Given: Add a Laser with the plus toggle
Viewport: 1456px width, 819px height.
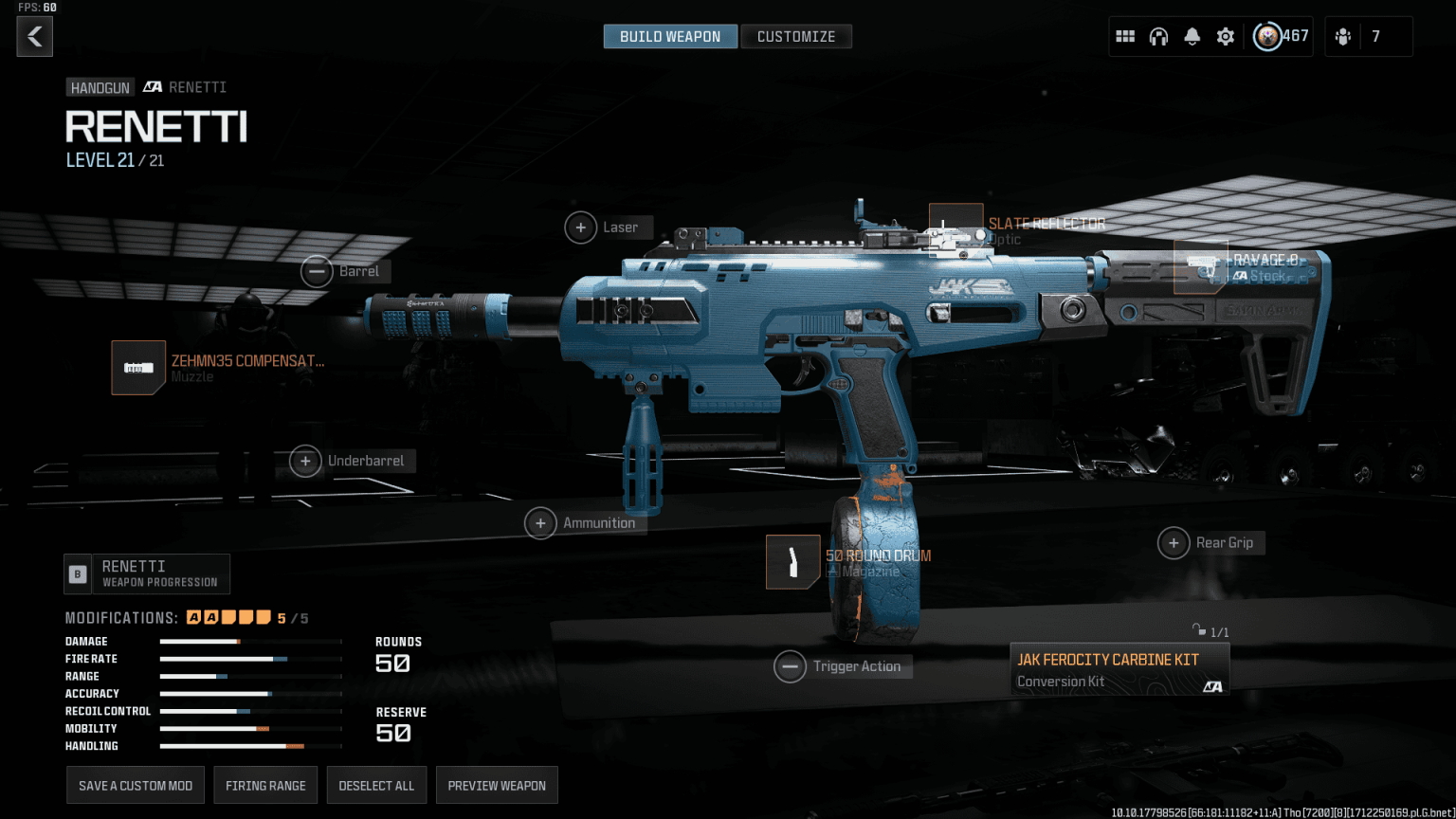Looking at the screenshot, I should pos(581,227).
